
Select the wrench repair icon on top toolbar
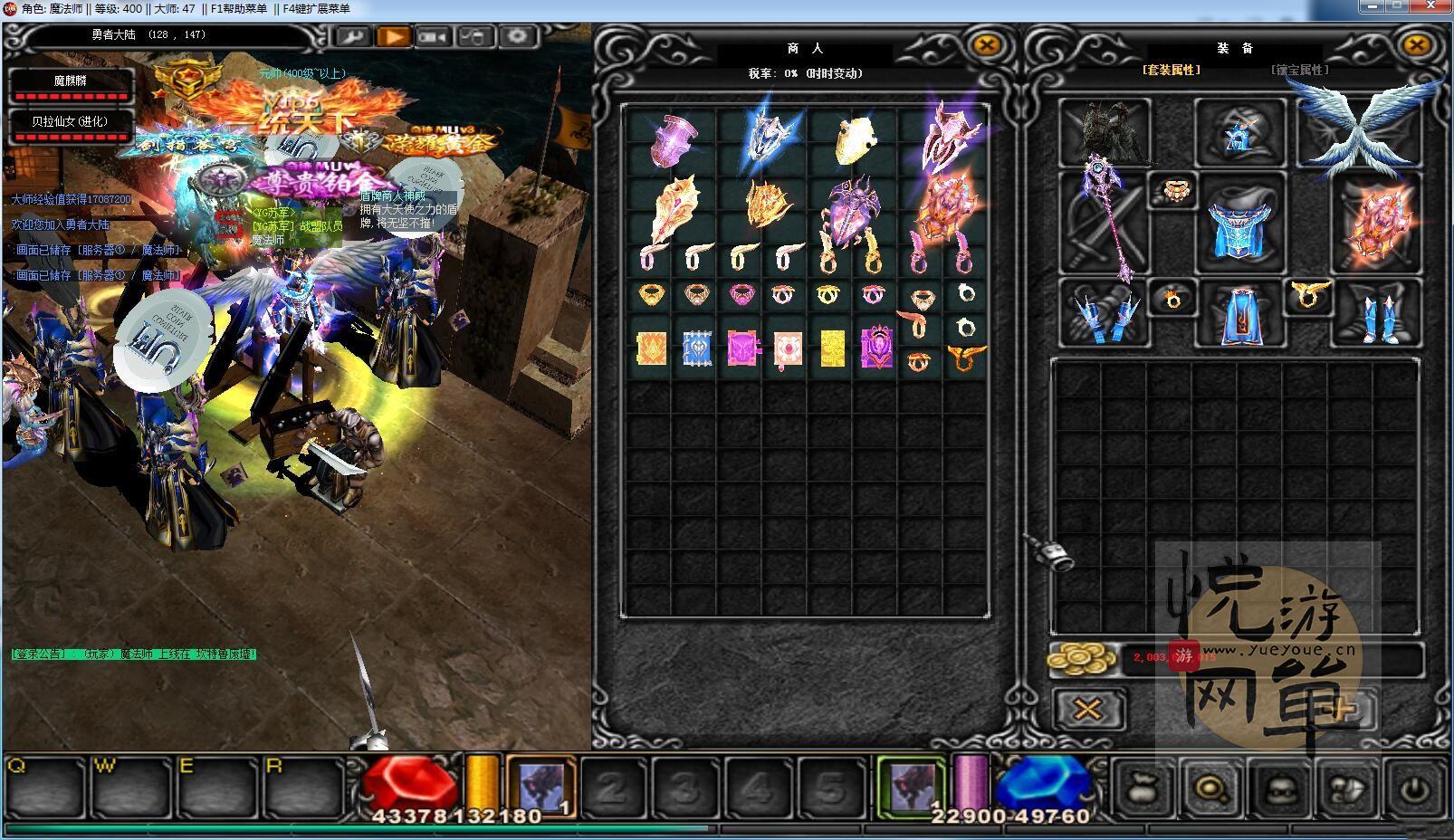[x=352, y=36]
